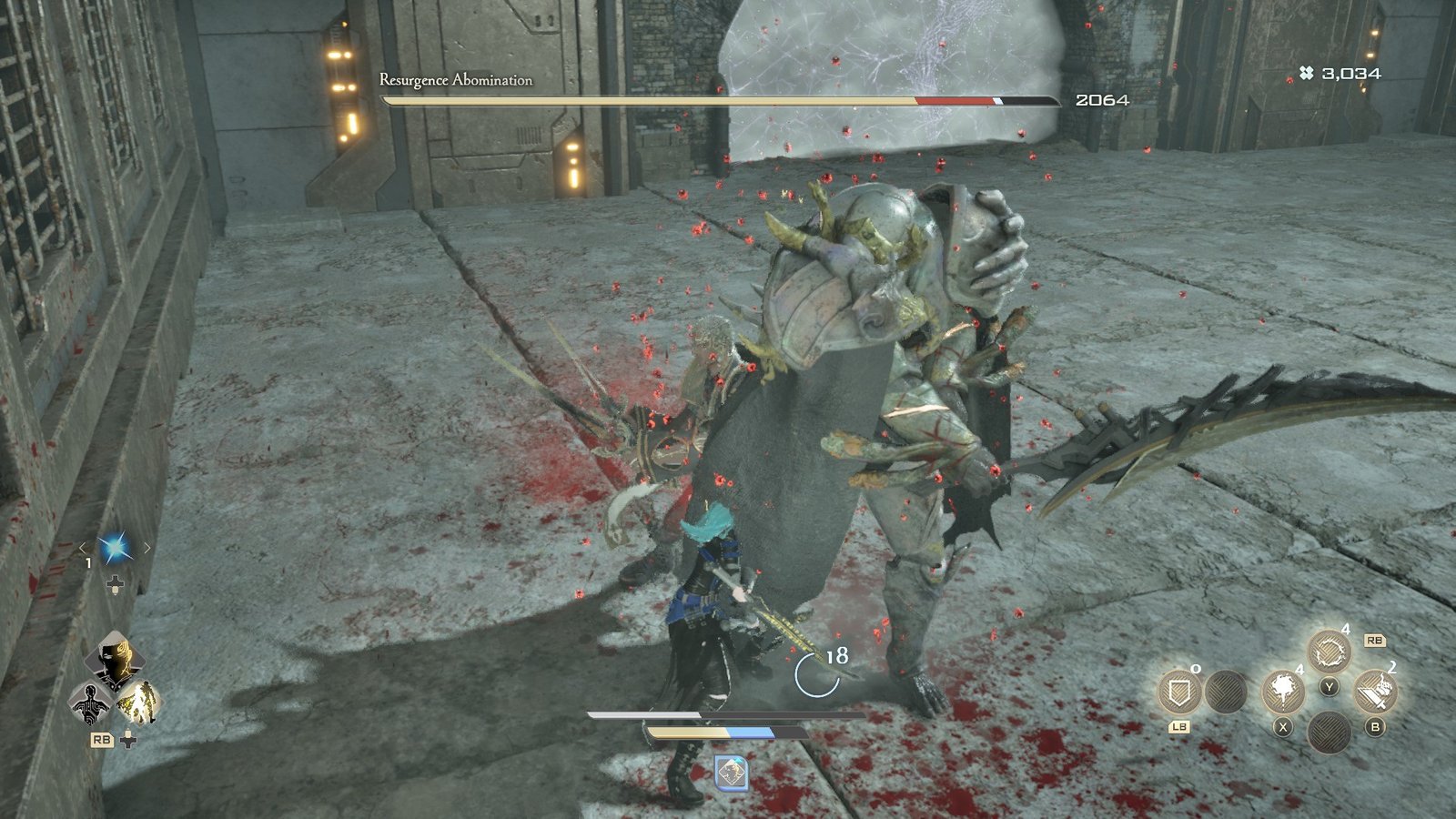Click the LB button prompt label
The image size is (1456, 819).
[1179, 725]
